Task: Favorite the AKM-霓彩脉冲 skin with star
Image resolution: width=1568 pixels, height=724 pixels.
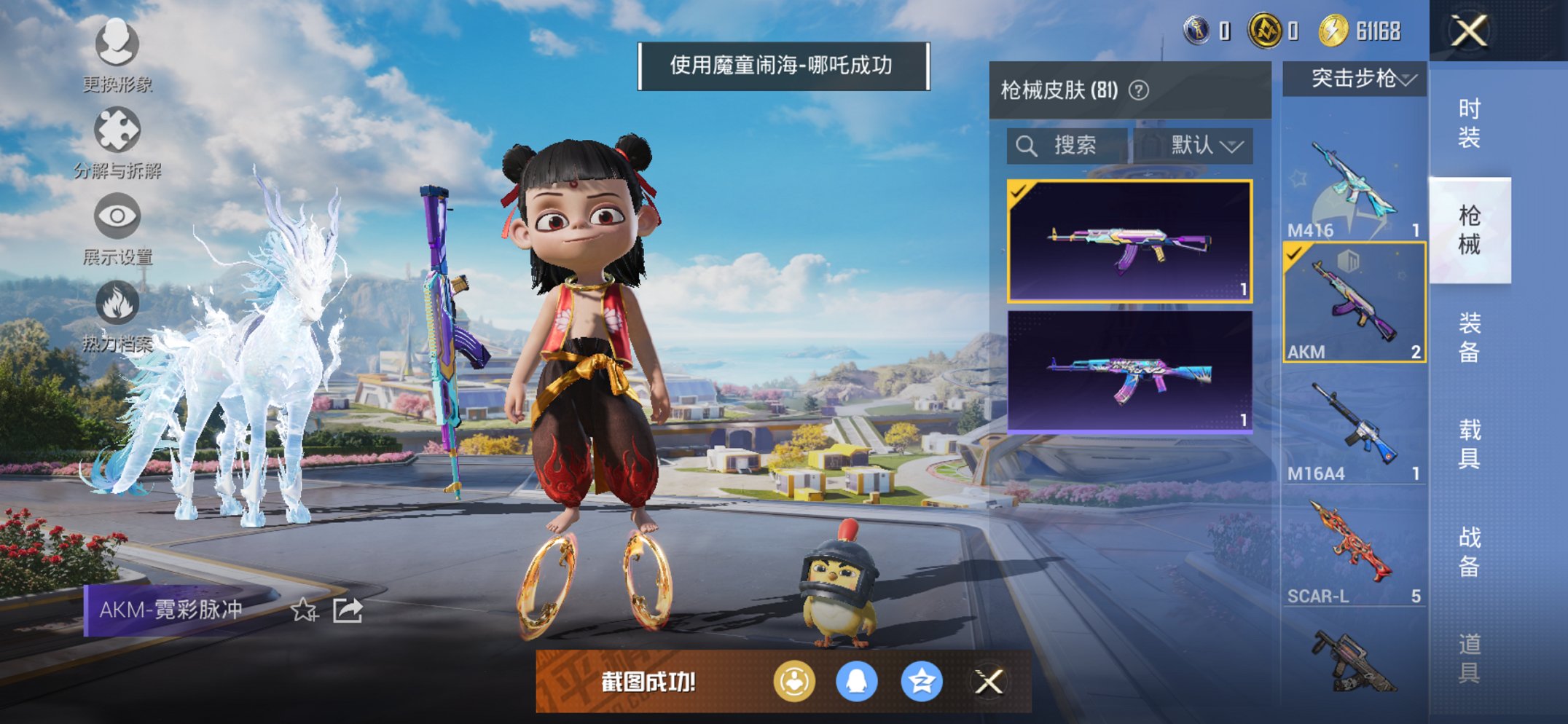Action: point(304,610)
